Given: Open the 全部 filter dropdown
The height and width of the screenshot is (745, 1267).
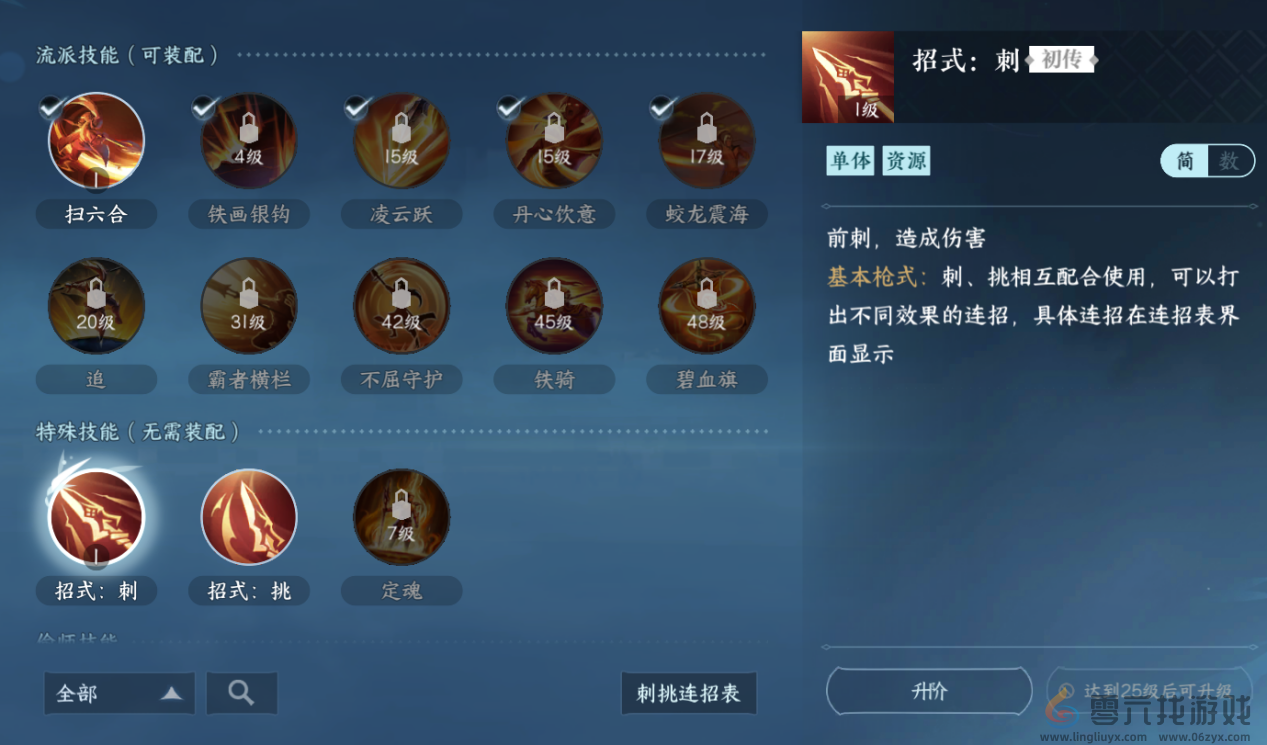Looking at the screenshot, I should 119,693.
